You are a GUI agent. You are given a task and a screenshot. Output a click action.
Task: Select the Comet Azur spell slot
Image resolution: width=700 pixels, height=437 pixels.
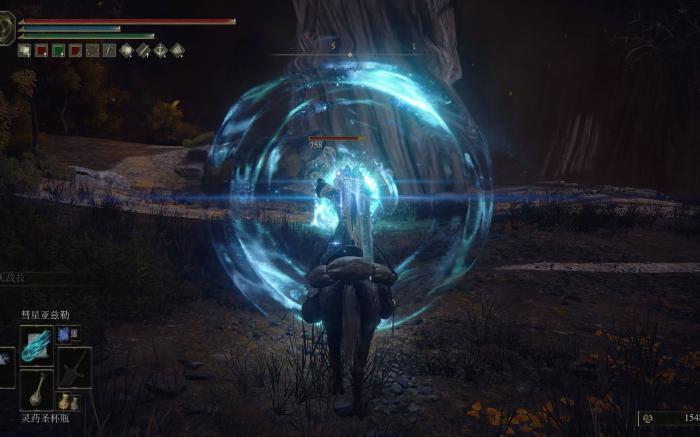pos(37,343)
